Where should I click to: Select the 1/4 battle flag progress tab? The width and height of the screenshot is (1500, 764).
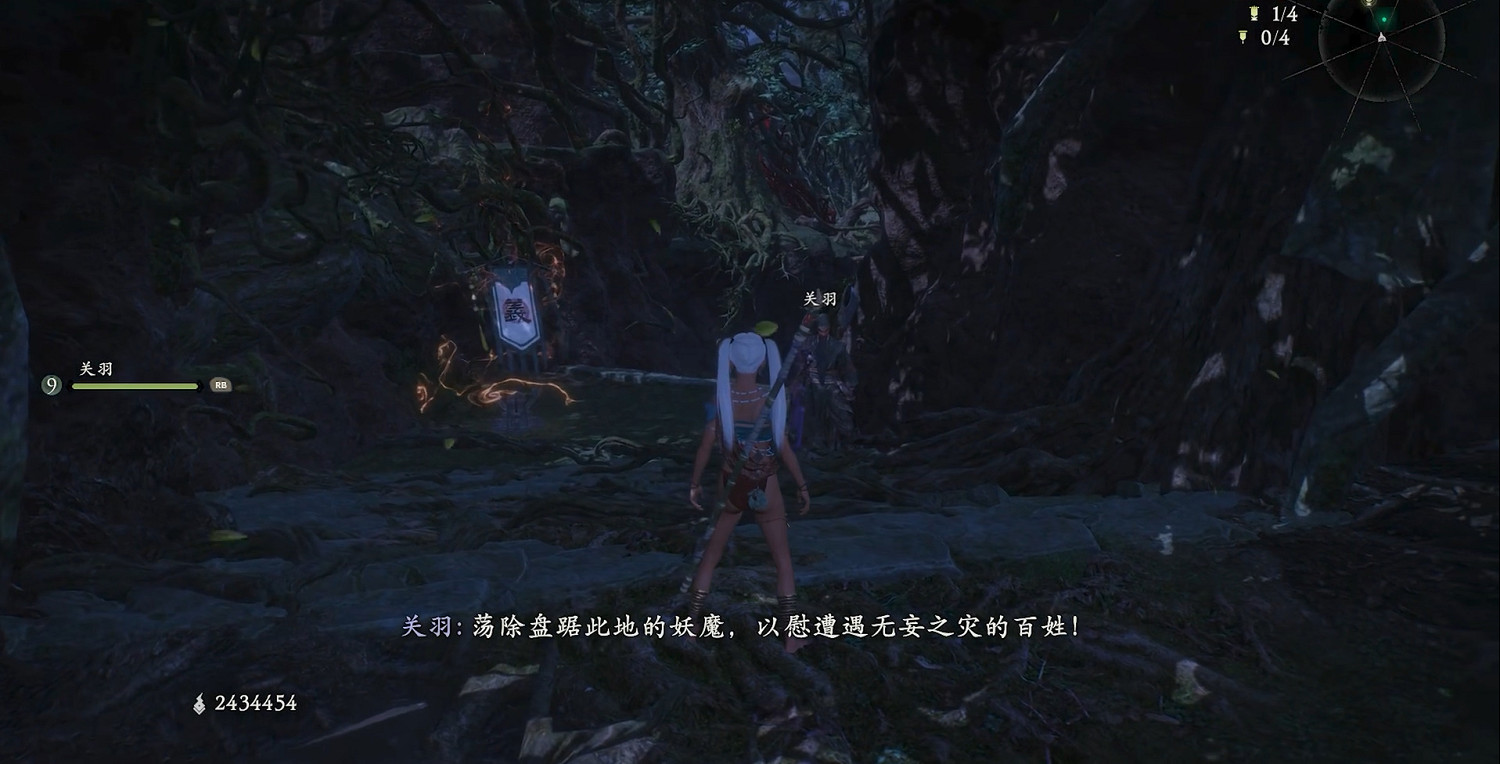pyautogui.click(x=1283, y=14)
